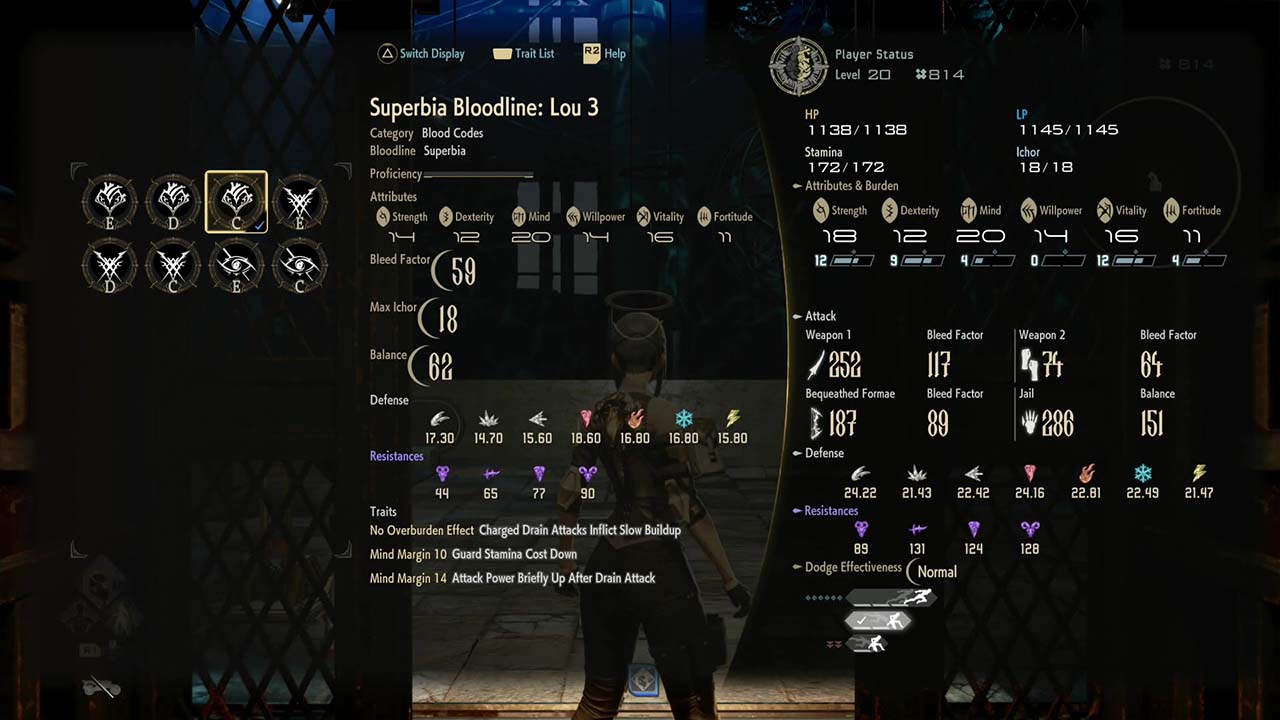The width and height of the screenshot is (1280, 720).
Task: Pick the rank E crossed-blades blood code
Action: pos(299,202)
